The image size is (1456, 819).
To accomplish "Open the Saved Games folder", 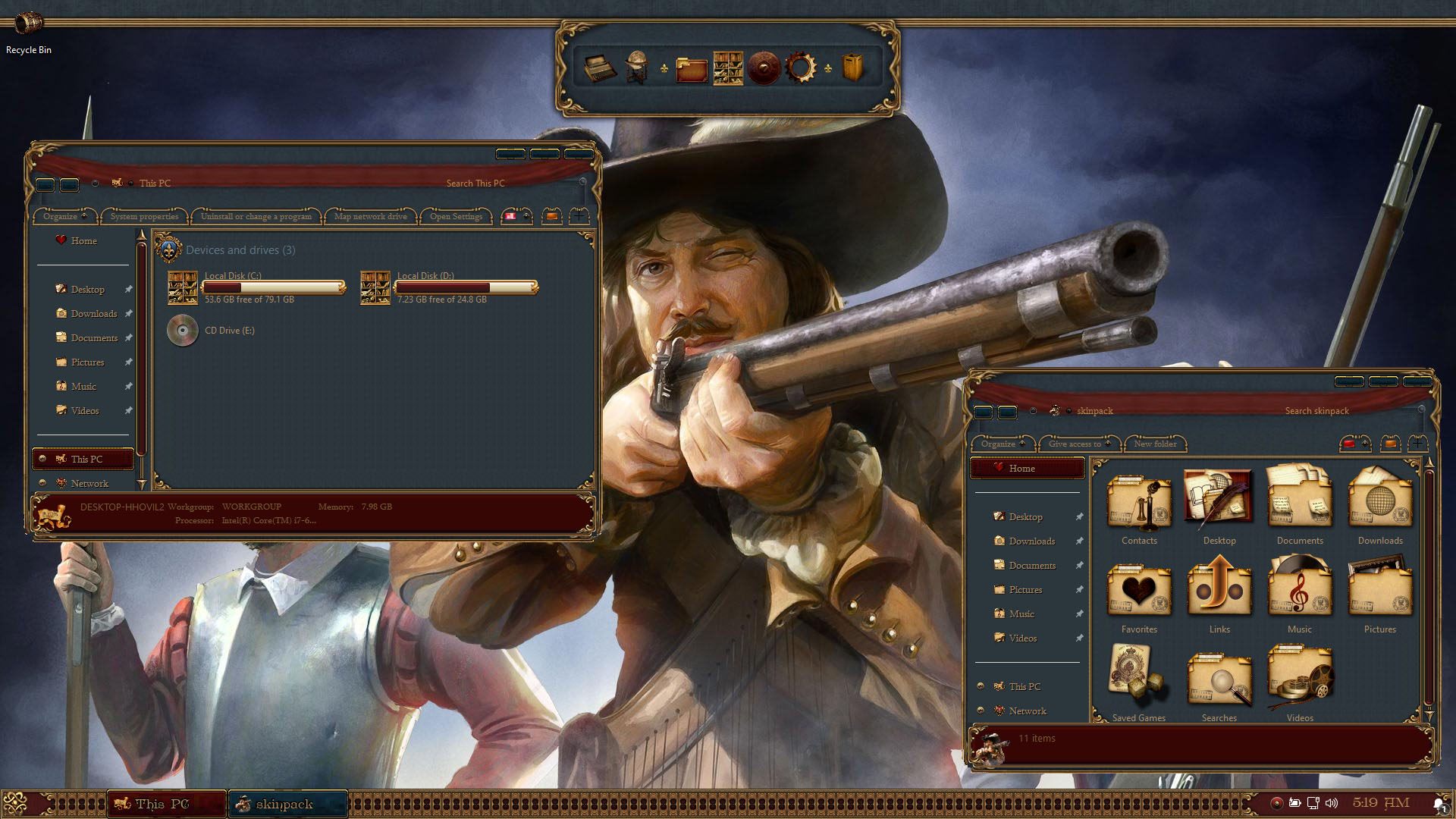I will 1139,682.
